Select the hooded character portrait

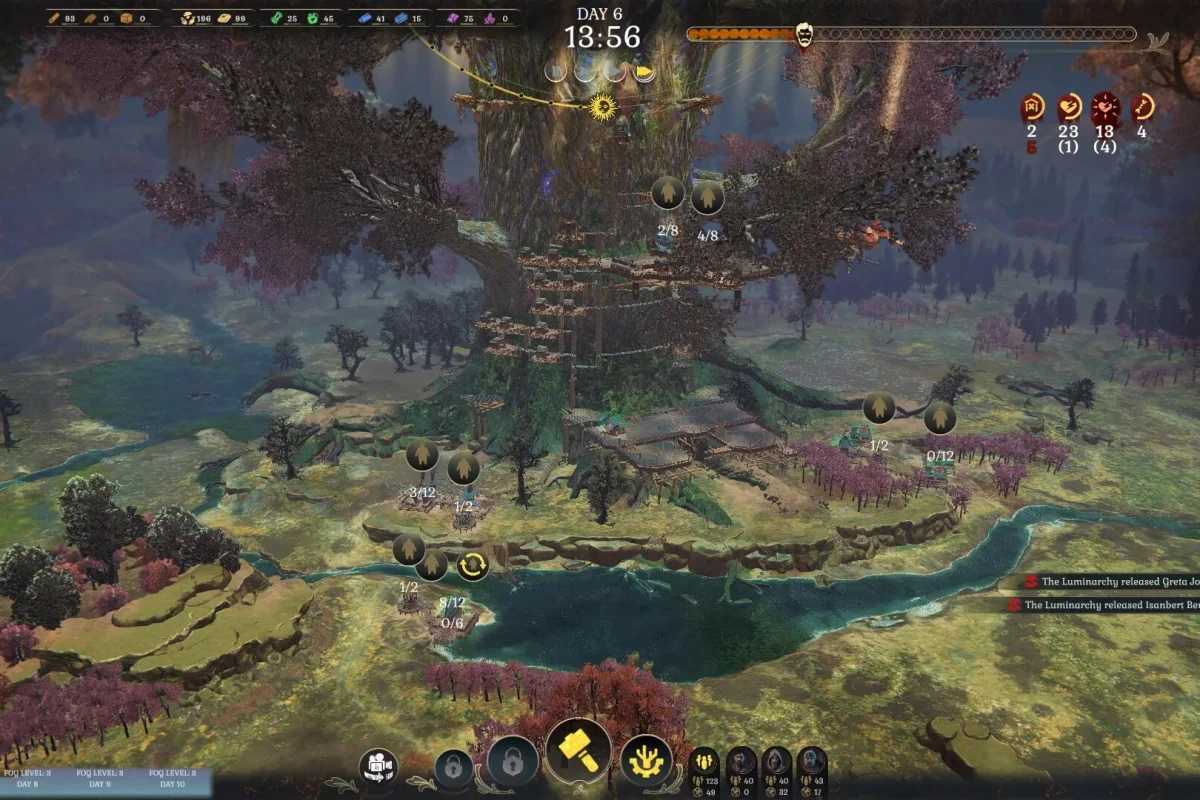[776, 762]
